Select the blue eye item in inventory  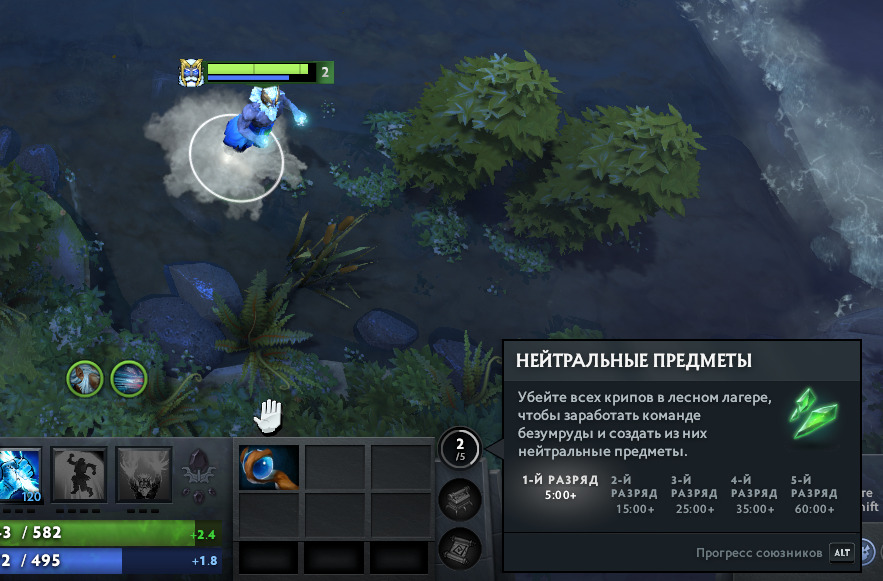pyautogui.click(x=269, y=467)
